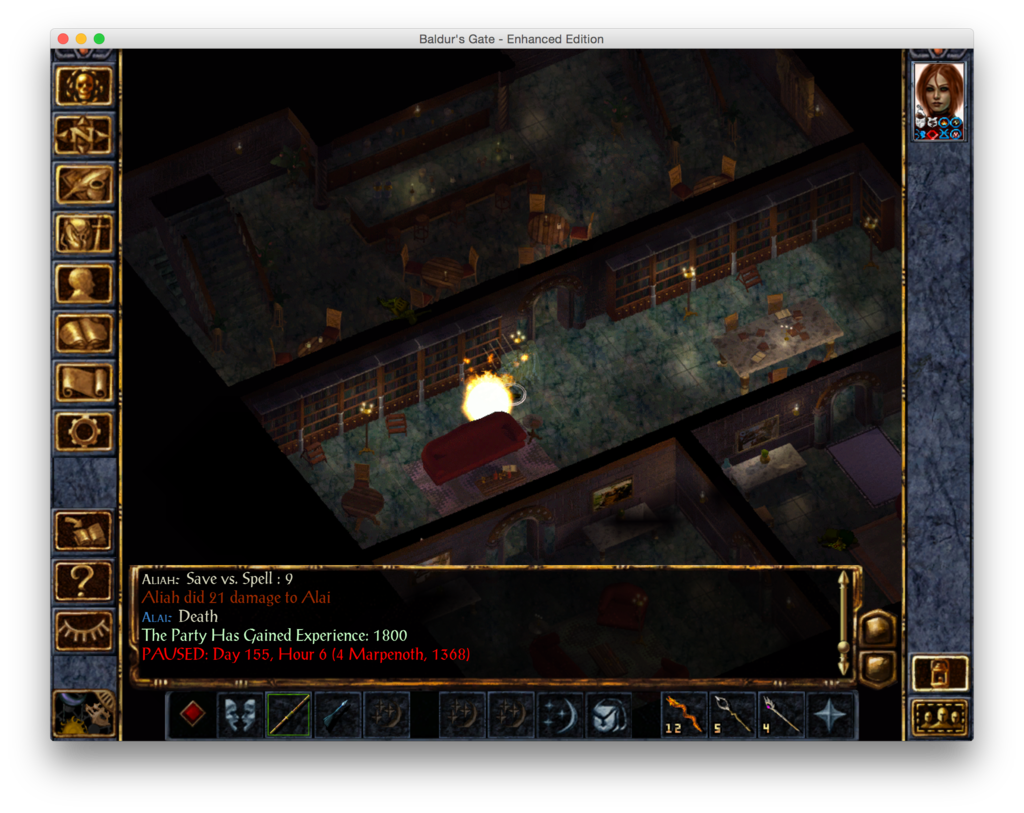1024x813 pixels.
Task: Open the character record bust button
Action: 84,283
